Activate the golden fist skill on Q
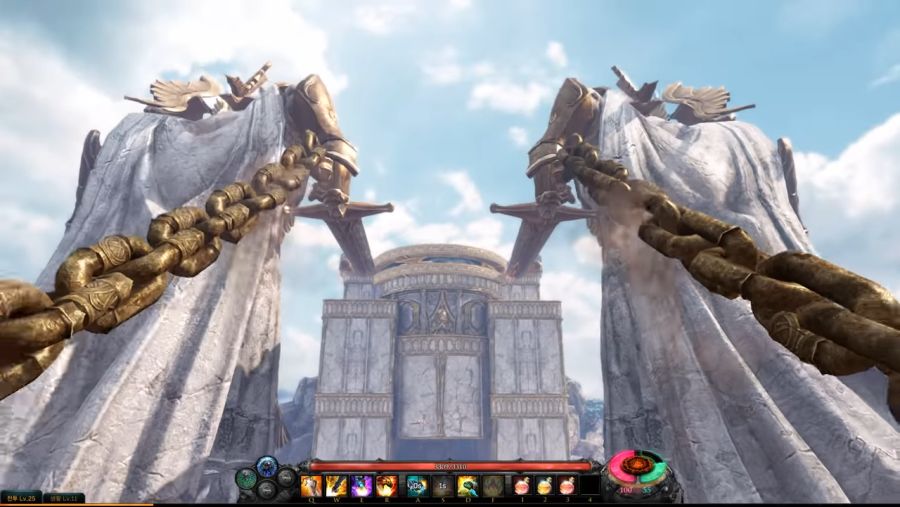The height and width of the screenshot is (507, 900). point(311,486)
